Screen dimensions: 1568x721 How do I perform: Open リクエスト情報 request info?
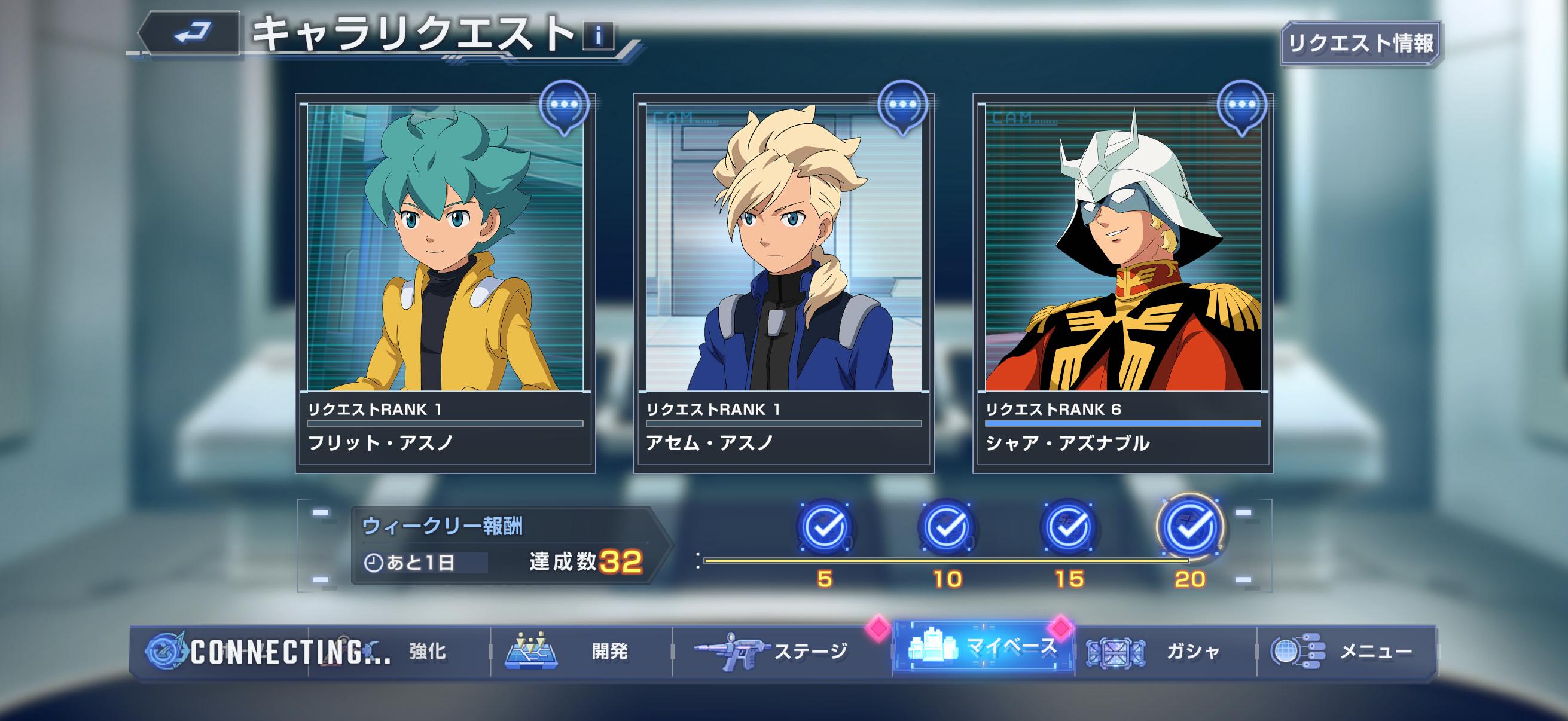click(x=1360, y=43)
